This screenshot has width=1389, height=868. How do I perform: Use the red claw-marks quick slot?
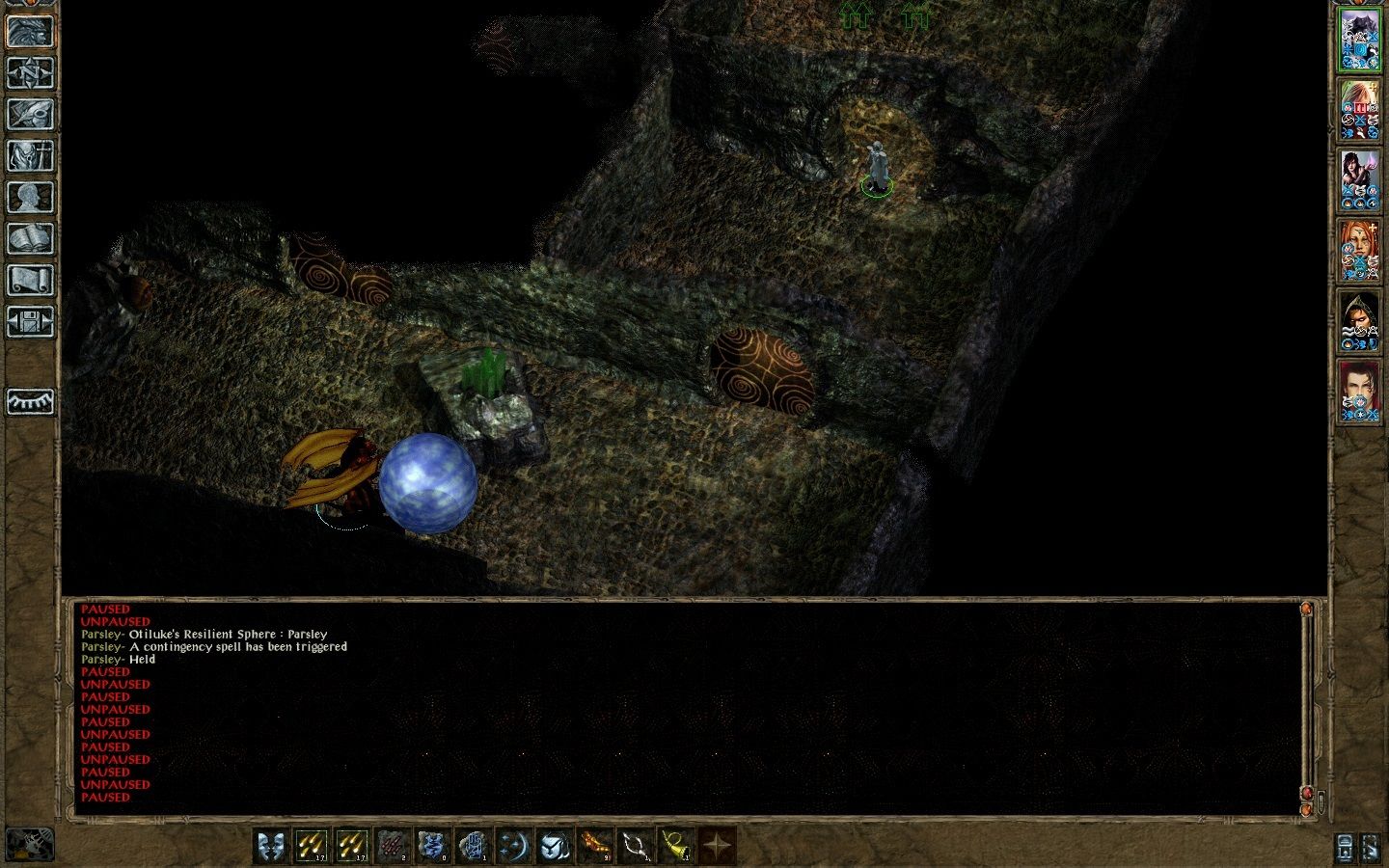(394, 846)
